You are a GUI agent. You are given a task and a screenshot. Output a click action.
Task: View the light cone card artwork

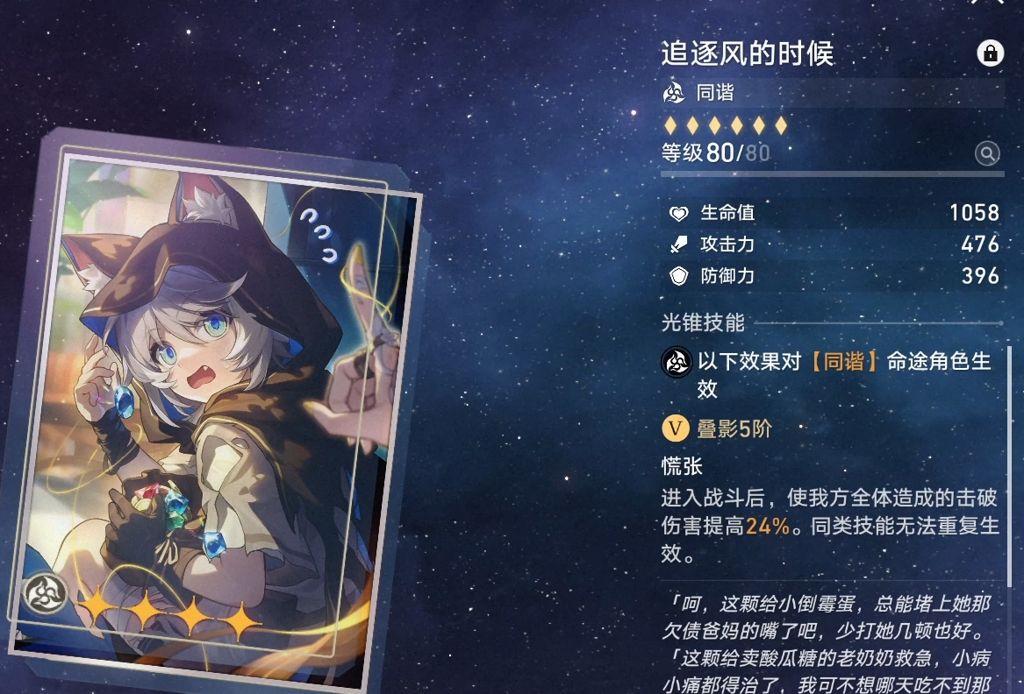pos(225,400)
